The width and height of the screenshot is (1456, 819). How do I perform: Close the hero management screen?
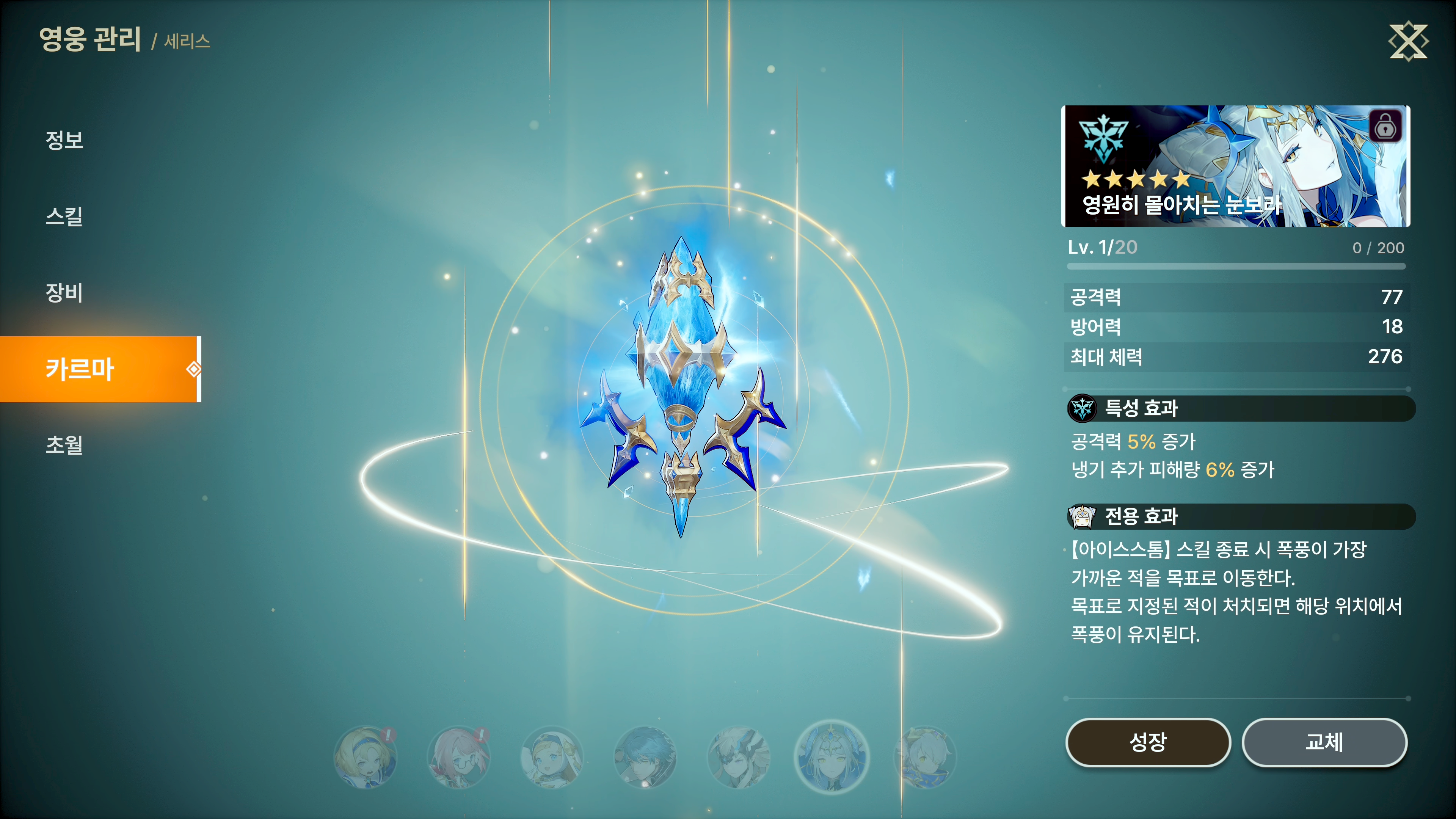point(1407,41)
